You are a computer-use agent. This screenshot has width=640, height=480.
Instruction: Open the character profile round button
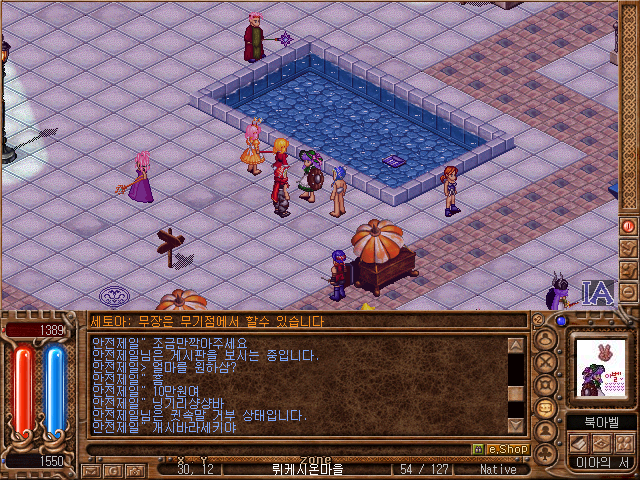pos(546,337)
